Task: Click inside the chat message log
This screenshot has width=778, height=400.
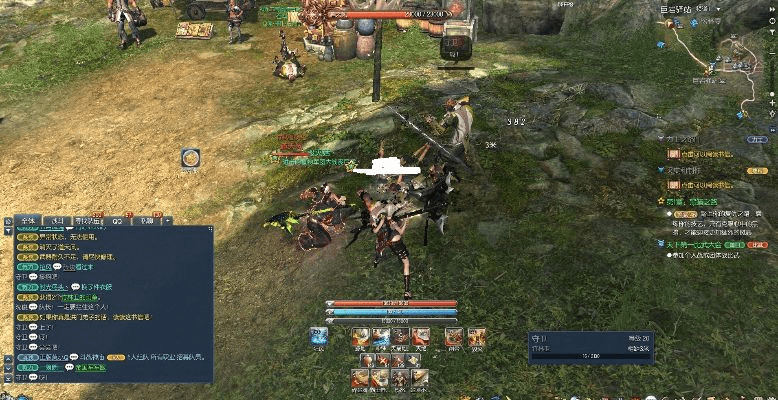Action: pos(110,300)
